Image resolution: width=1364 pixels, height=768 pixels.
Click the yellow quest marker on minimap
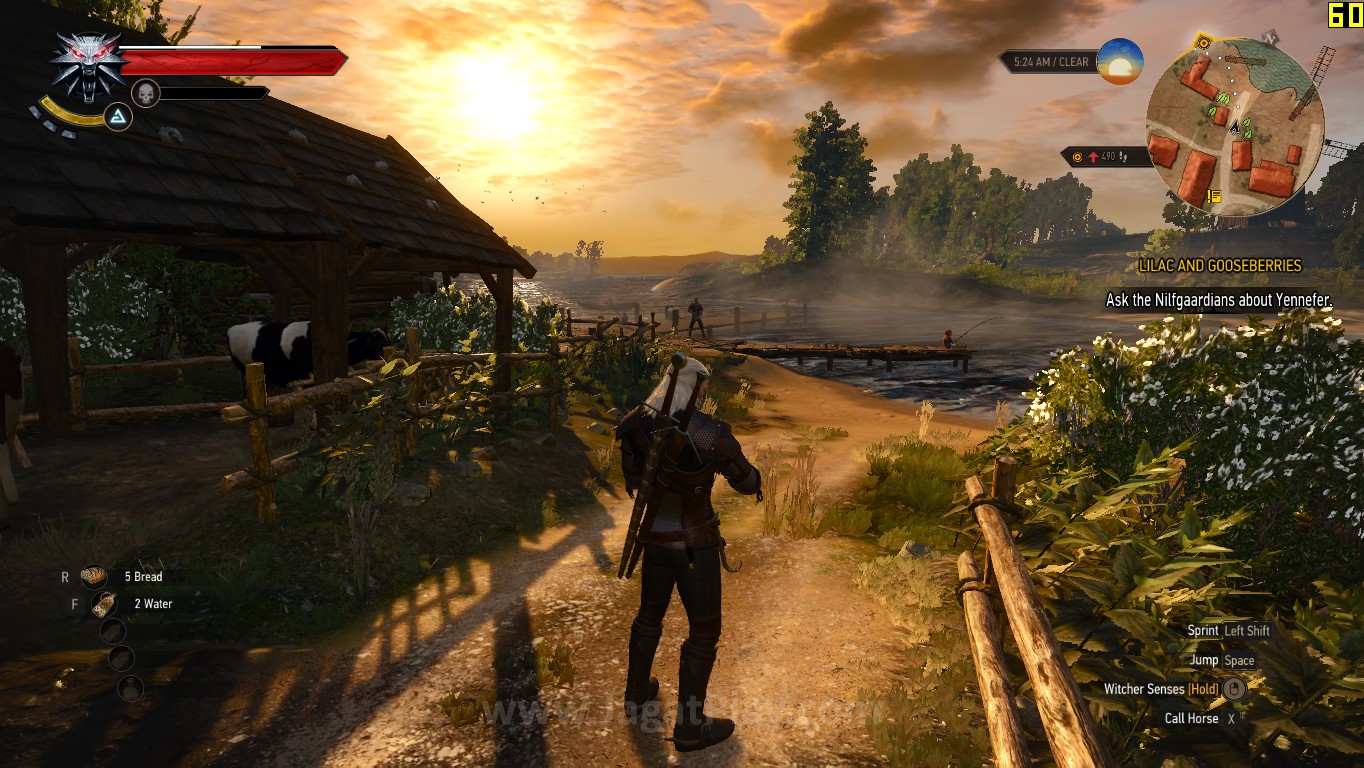(1214, 196)
